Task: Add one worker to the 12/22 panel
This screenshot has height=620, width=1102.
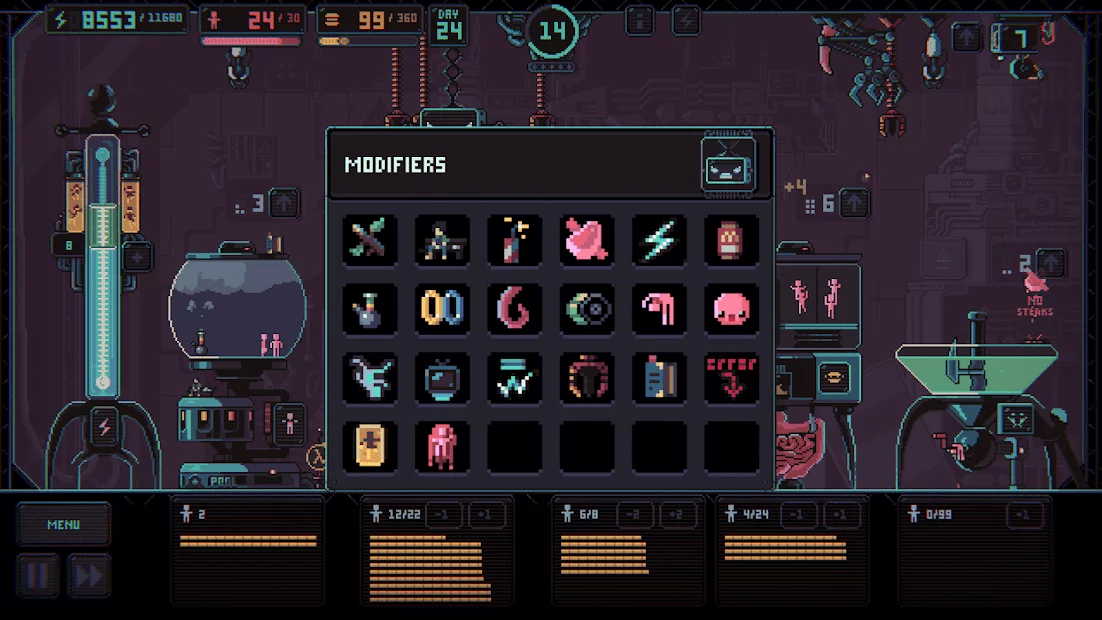Action: [x=487, y=515]
